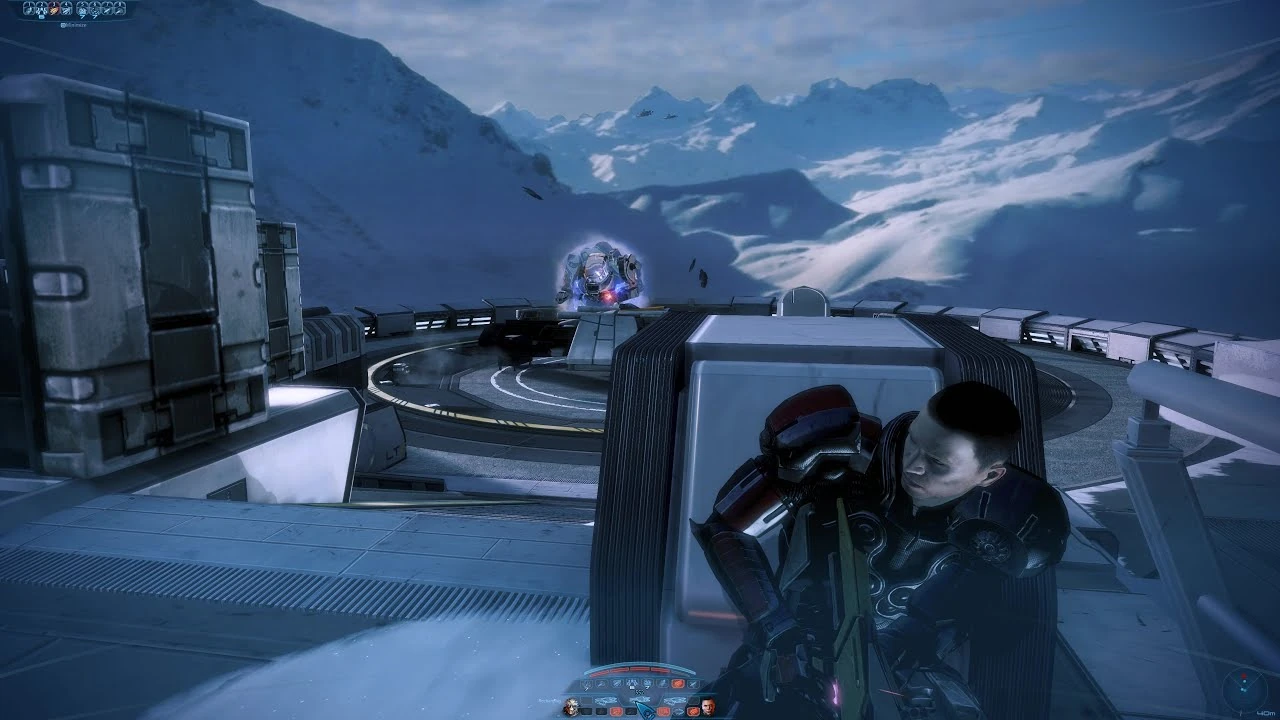Activate the orange power in Shepard's power row
The height and width of the screenshot is (720, 1280).
pyautogui.click(x=678, y=684)
